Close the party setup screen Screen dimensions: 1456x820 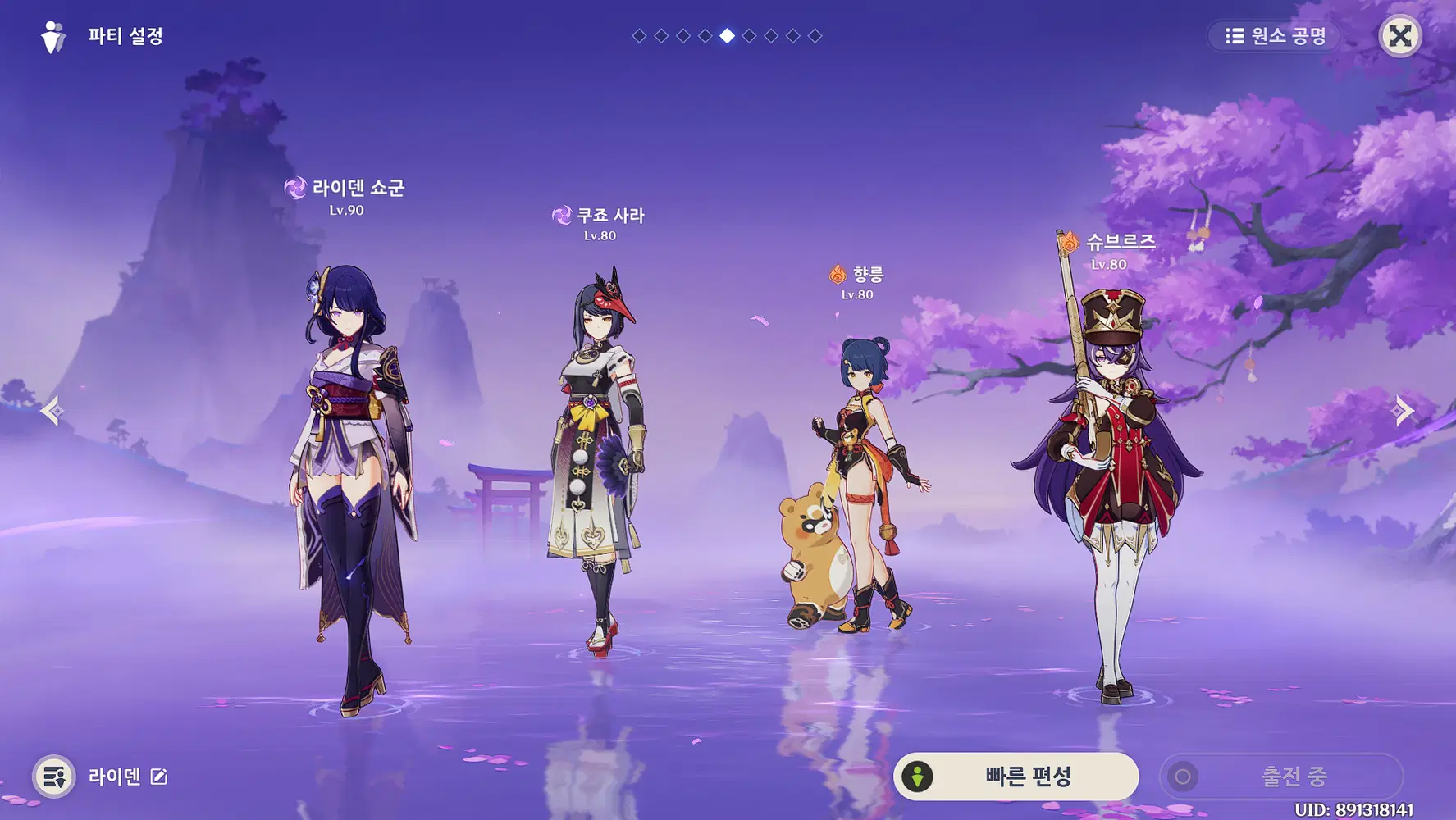tap(1399, 36)
